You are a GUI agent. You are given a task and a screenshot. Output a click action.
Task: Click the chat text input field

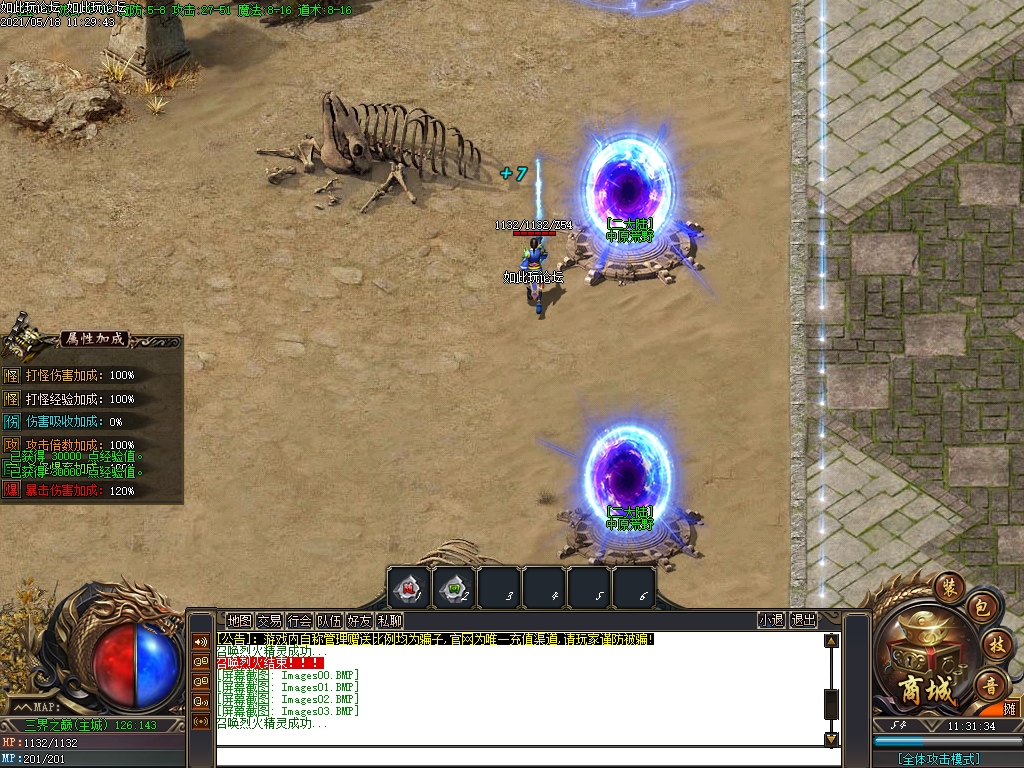pyautogui.click(x=520, y=756)
